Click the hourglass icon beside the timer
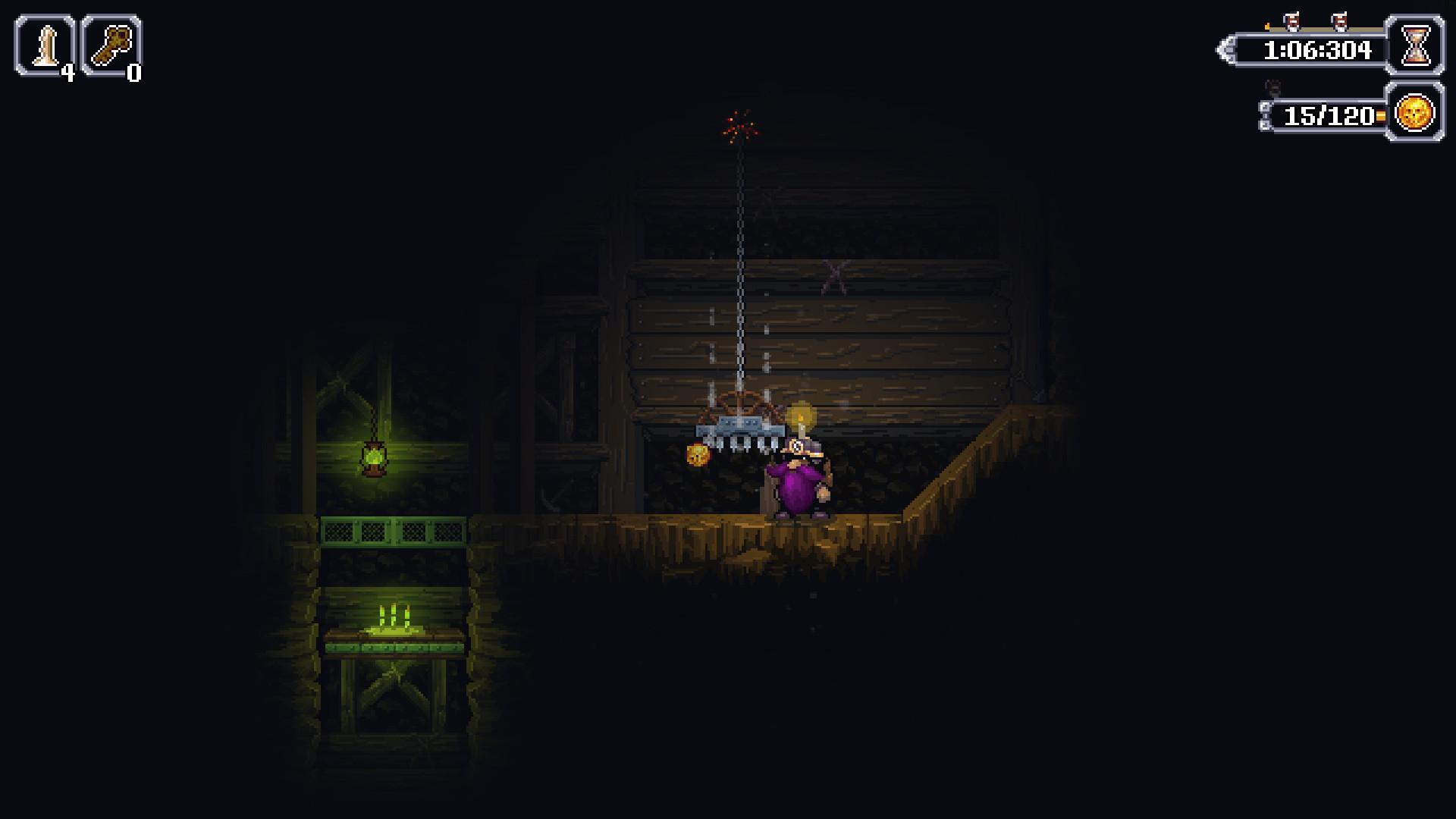Image resolution: width=1456 pixels, height=819 pixels. point(1416,47)
